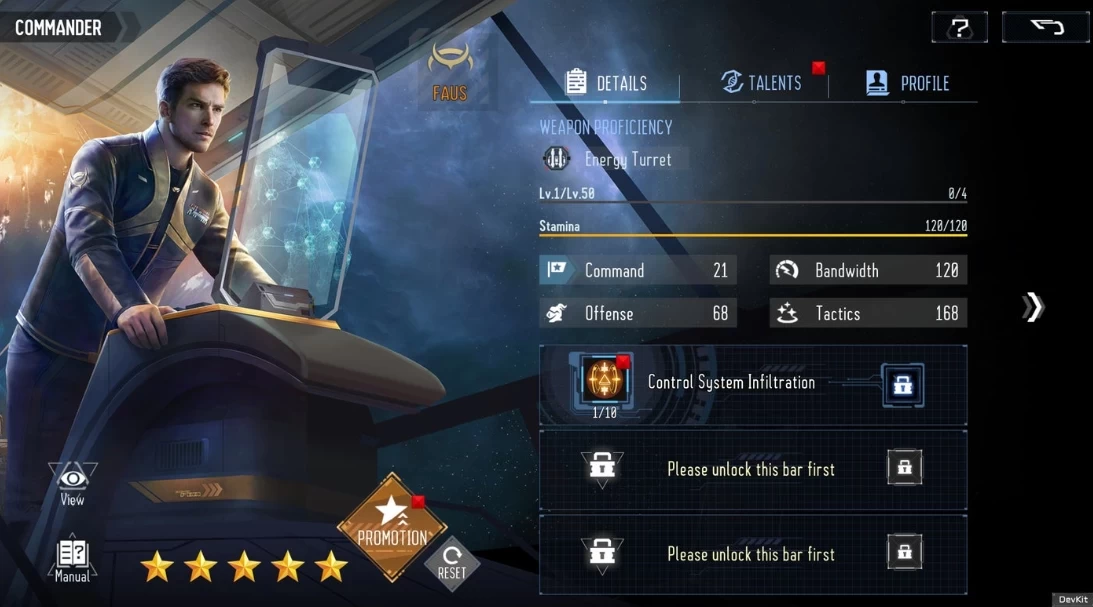Select the Command stat row

[638, 270]
